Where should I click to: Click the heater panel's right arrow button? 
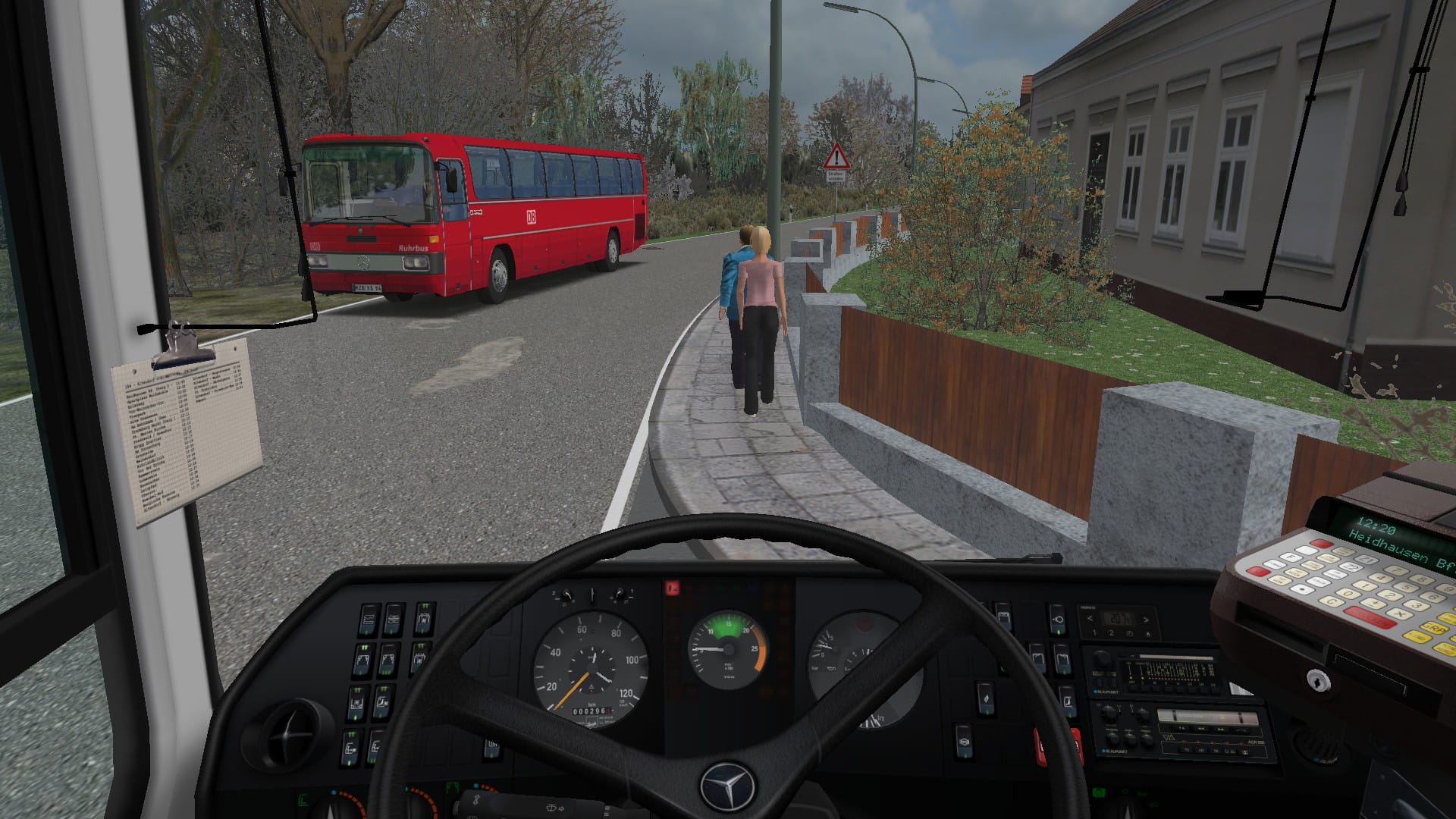1146,619
